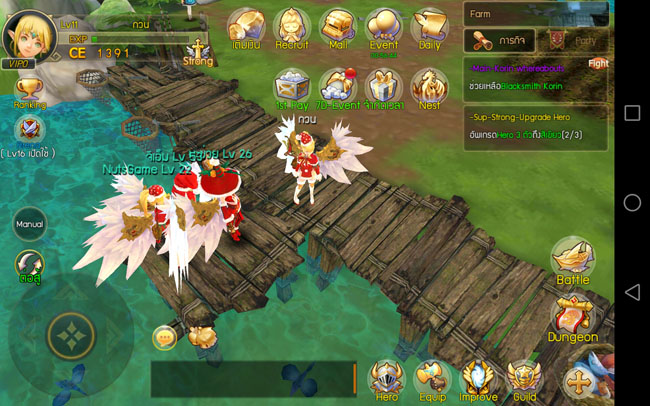Tap the Android home button

pos(631,203)
